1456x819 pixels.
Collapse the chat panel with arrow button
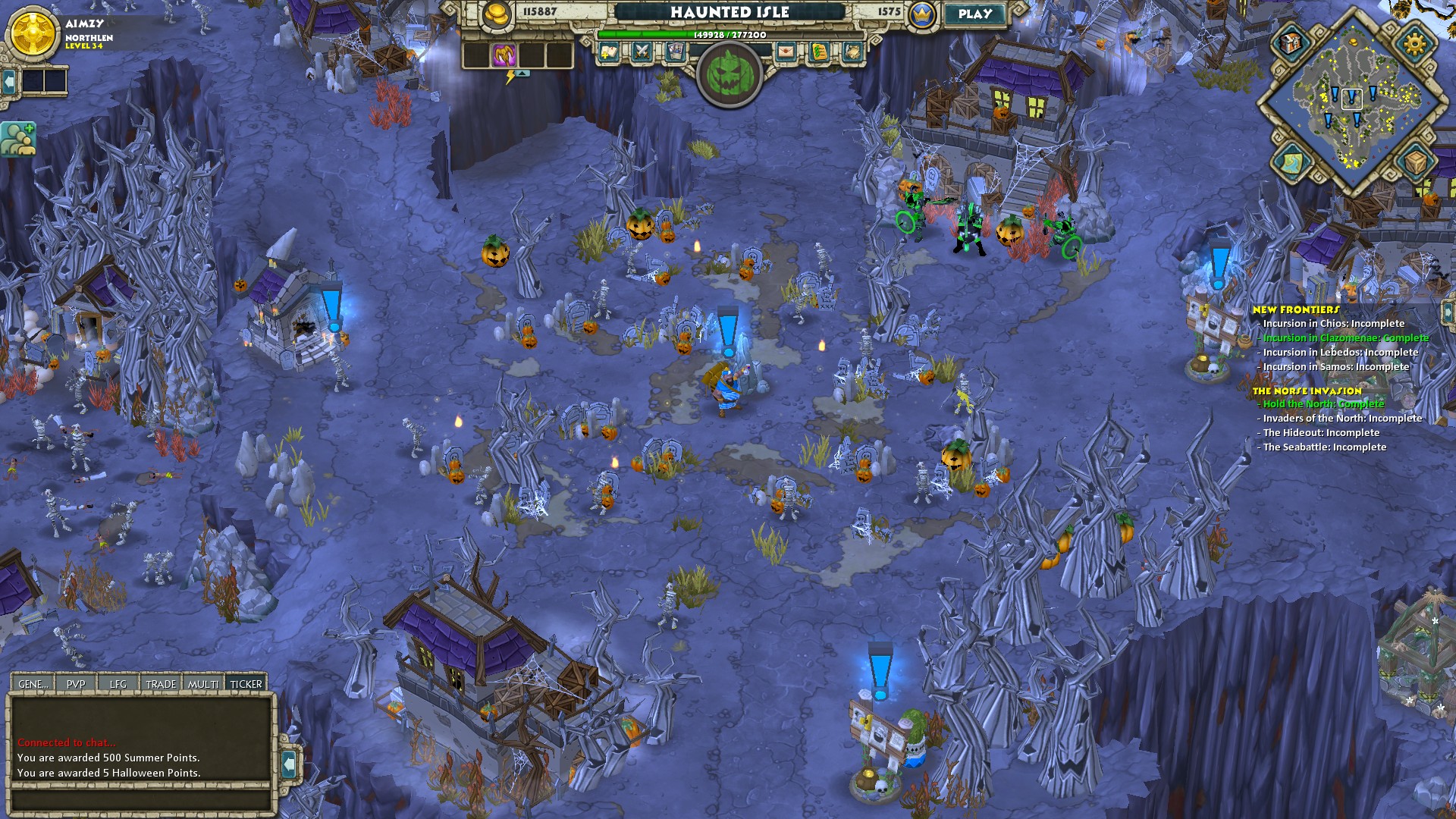pyautogui.click(x=288, y=764)
